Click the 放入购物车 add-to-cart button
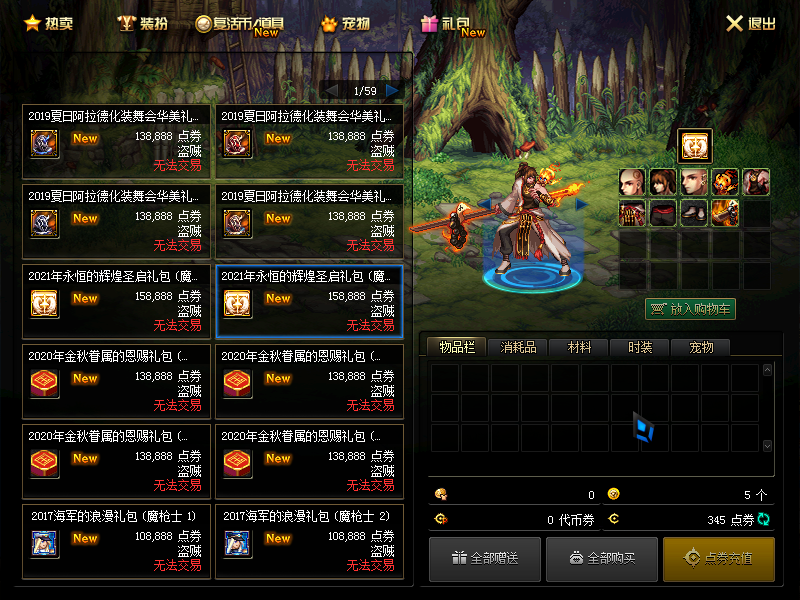This screenshot has width=800, height=600. pyautogui.click(x=690, y=309)
